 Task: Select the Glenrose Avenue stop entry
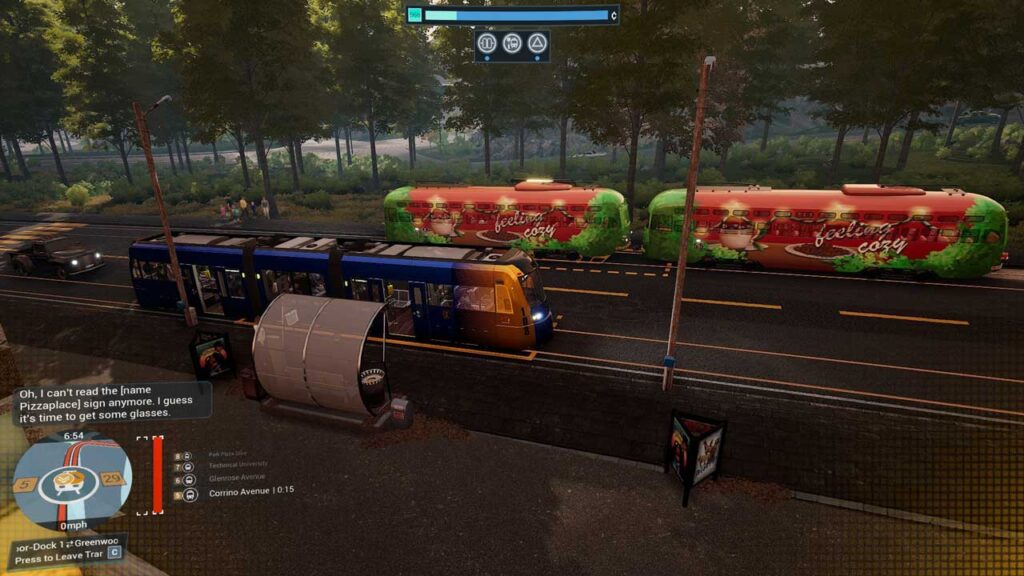pos(237,479)
